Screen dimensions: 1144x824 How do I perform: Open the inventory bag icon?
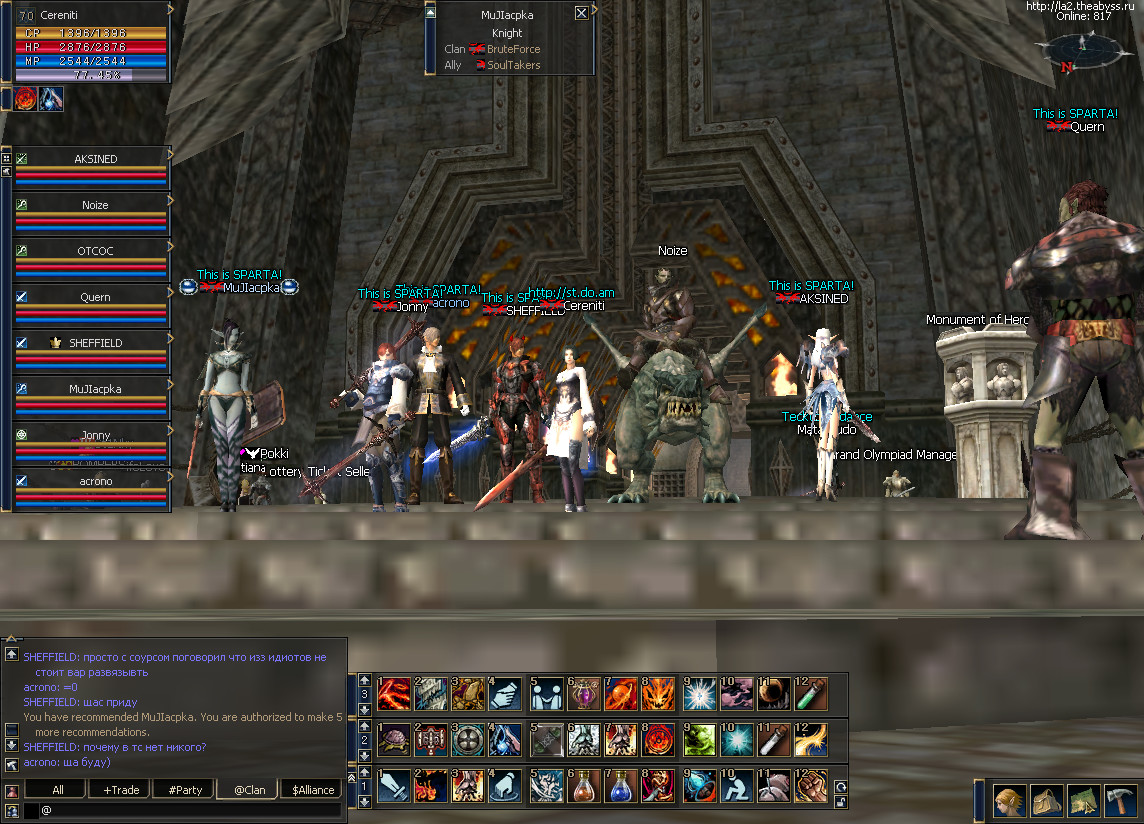[1046, 801]
